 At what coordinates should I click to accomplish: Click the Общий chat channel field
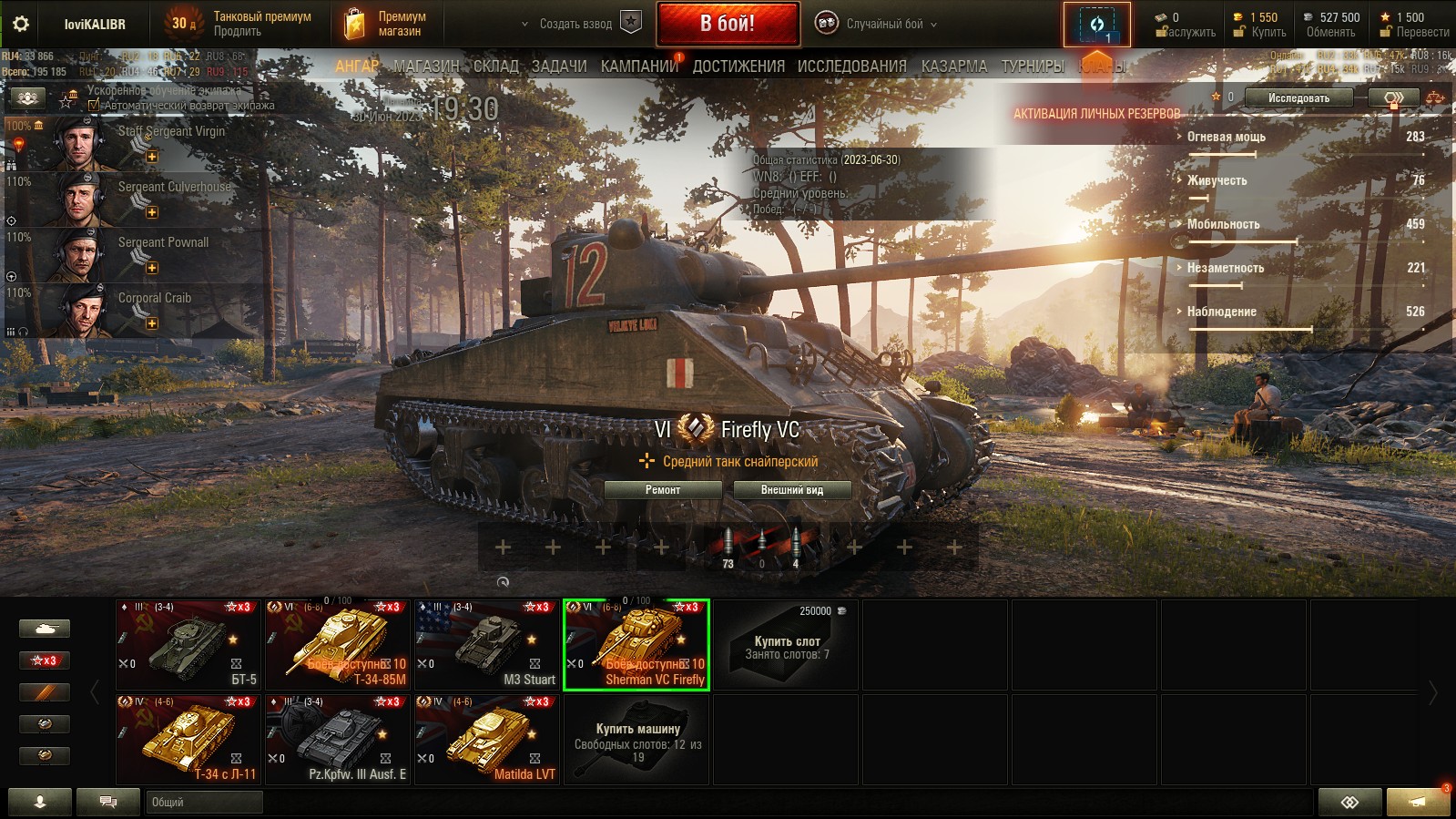(204, 802)
